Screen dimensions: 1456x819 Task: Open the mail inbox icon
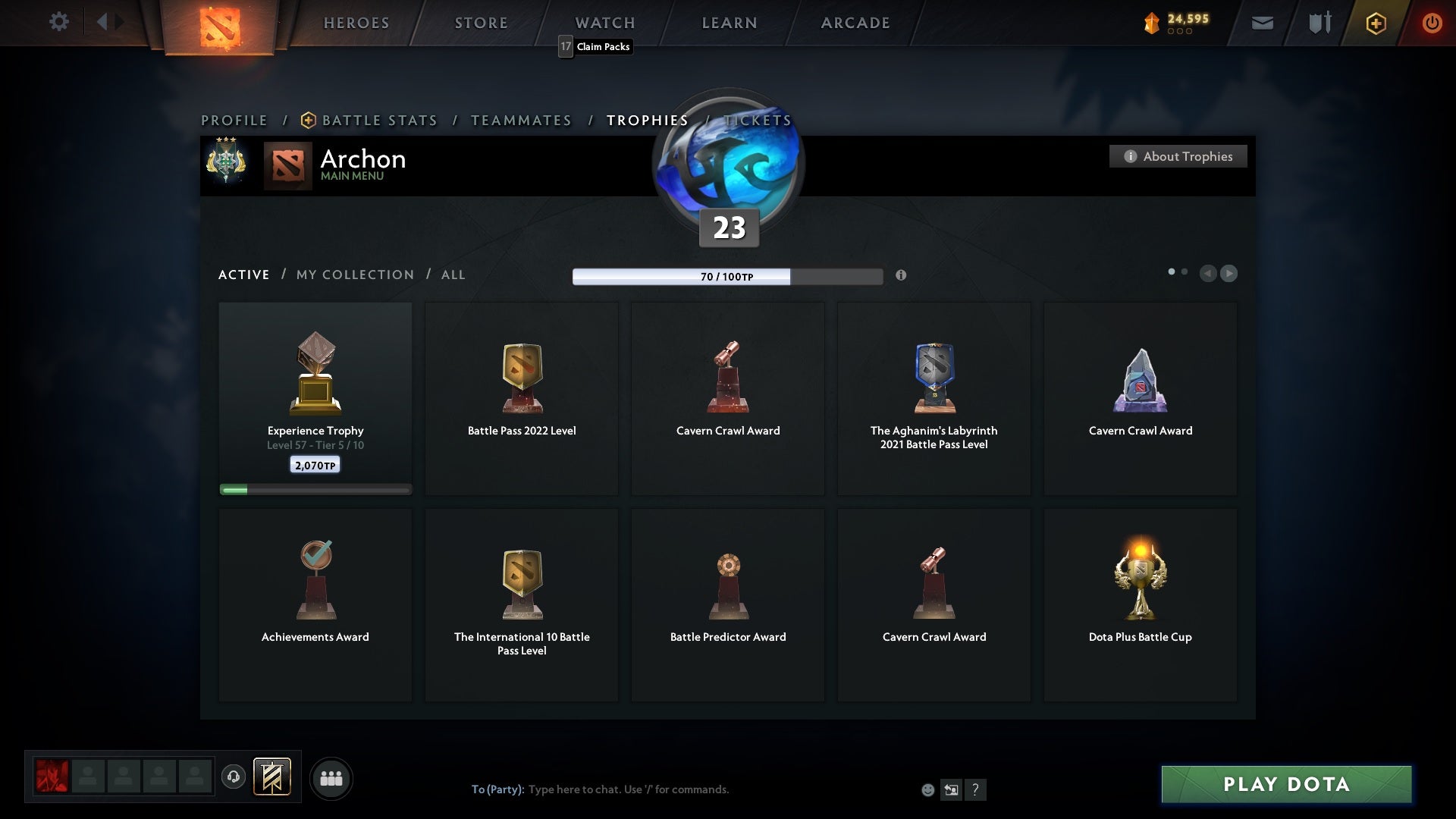(x=1262, y=23)
